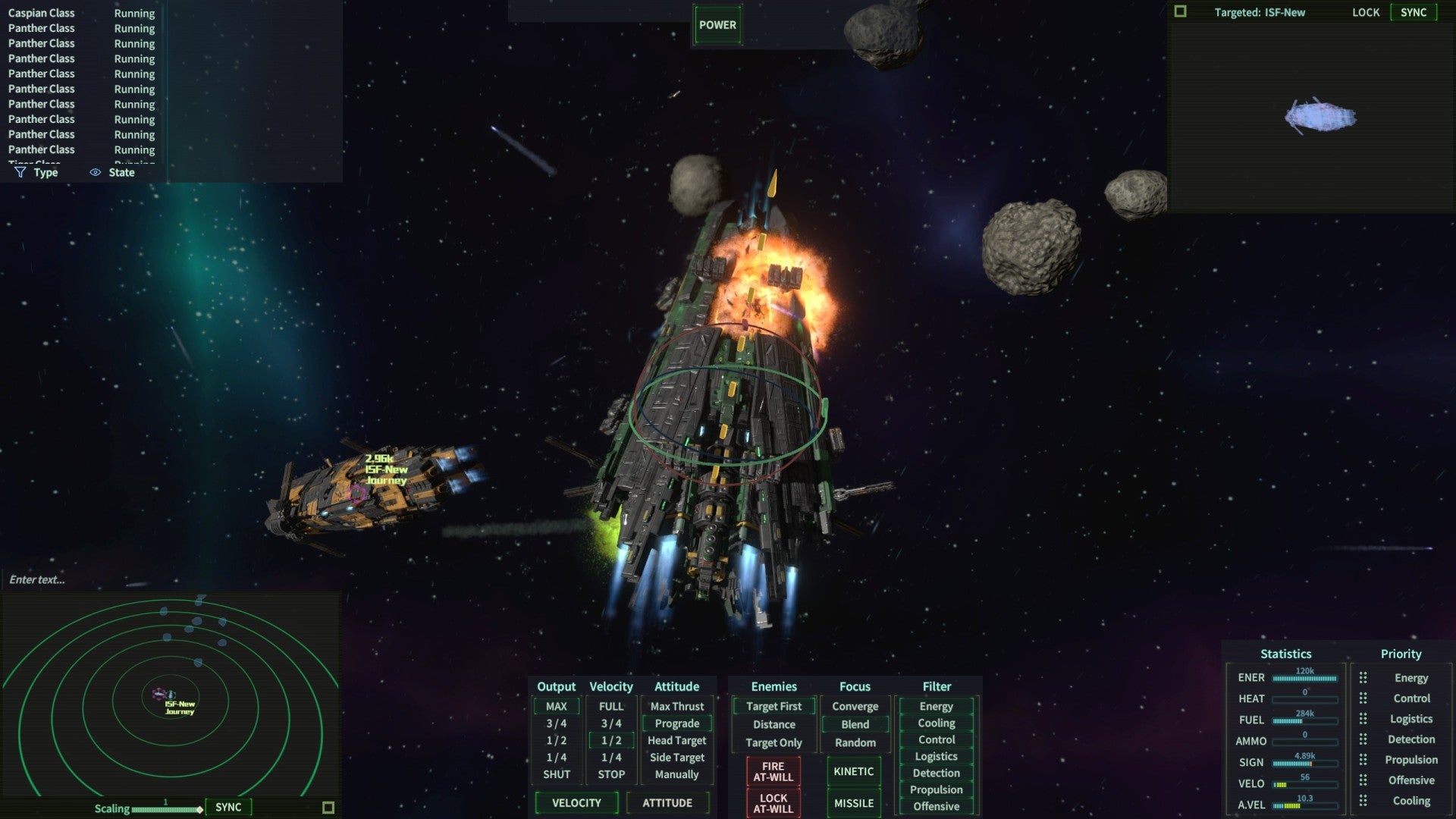The height and width of the screenshot is (819, 1456).
Task: Choose Target First enemies mode
Action: [773, 706]
